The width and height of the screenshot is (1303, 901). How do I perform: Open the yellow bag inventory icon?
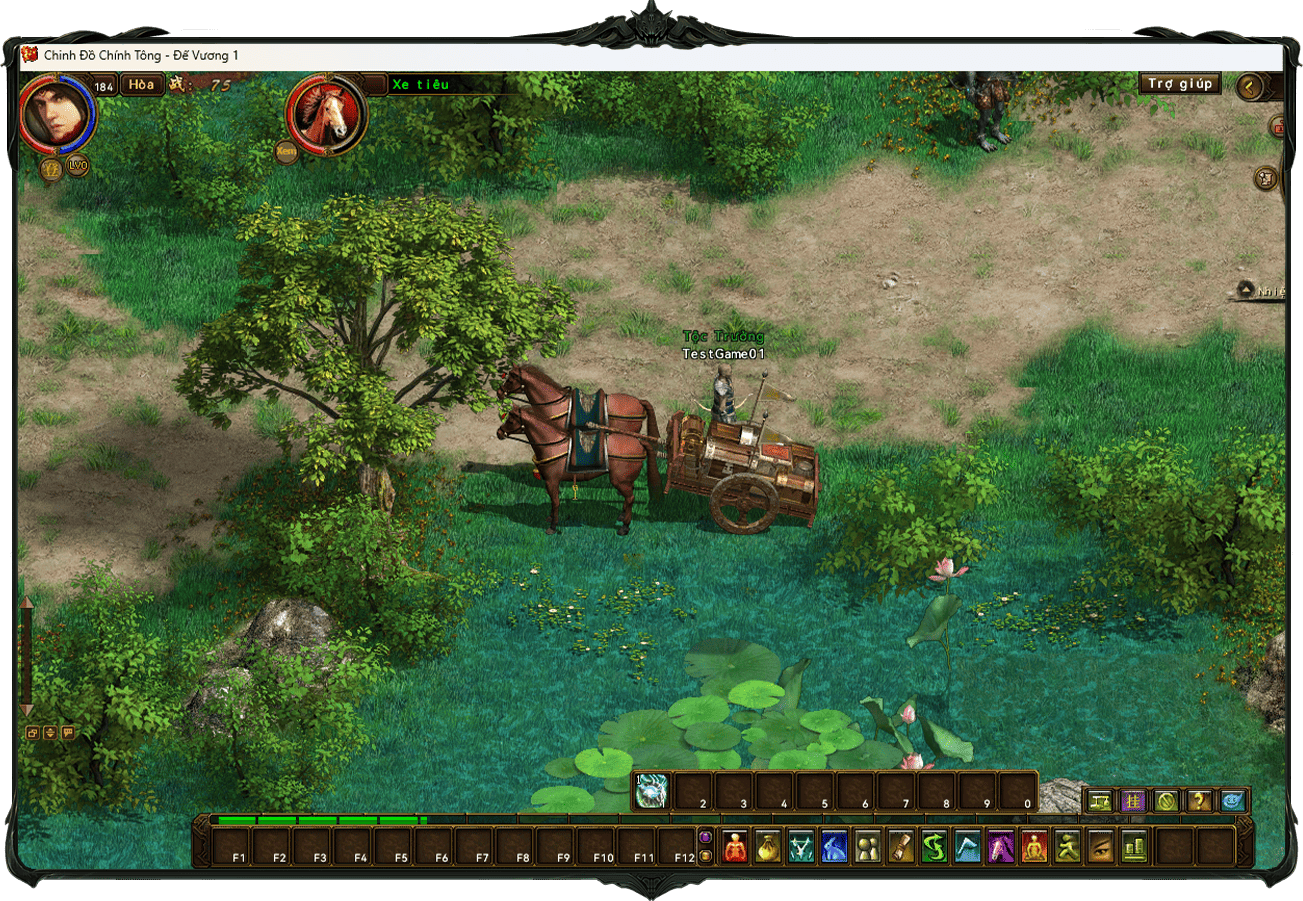click(768, 846)
